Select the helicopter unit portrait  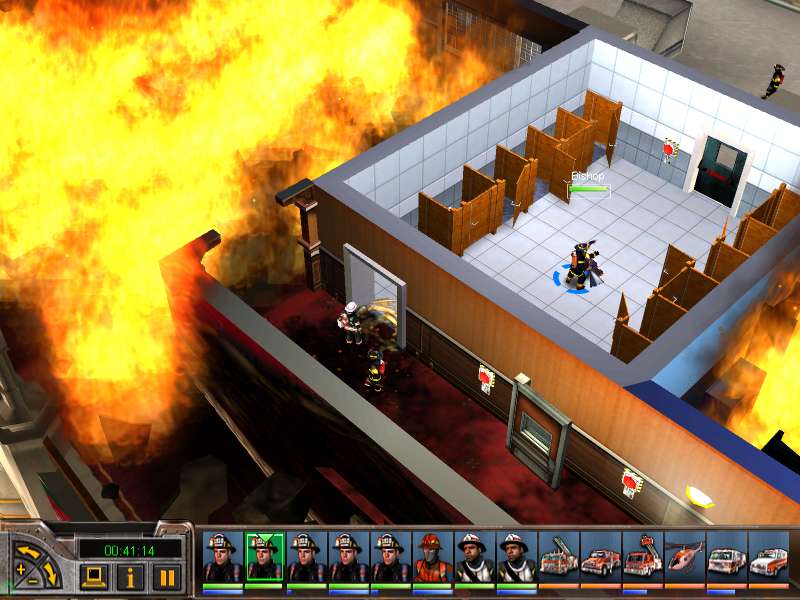(x=684, y=557)
